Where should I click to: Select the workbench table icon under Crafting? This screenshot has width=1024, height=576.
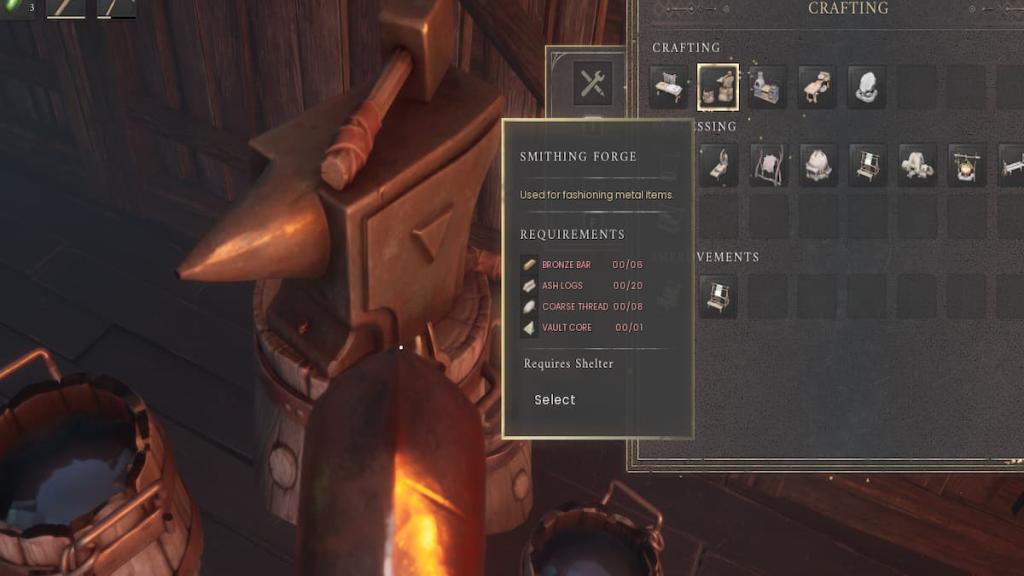click(x=669, y=87)
